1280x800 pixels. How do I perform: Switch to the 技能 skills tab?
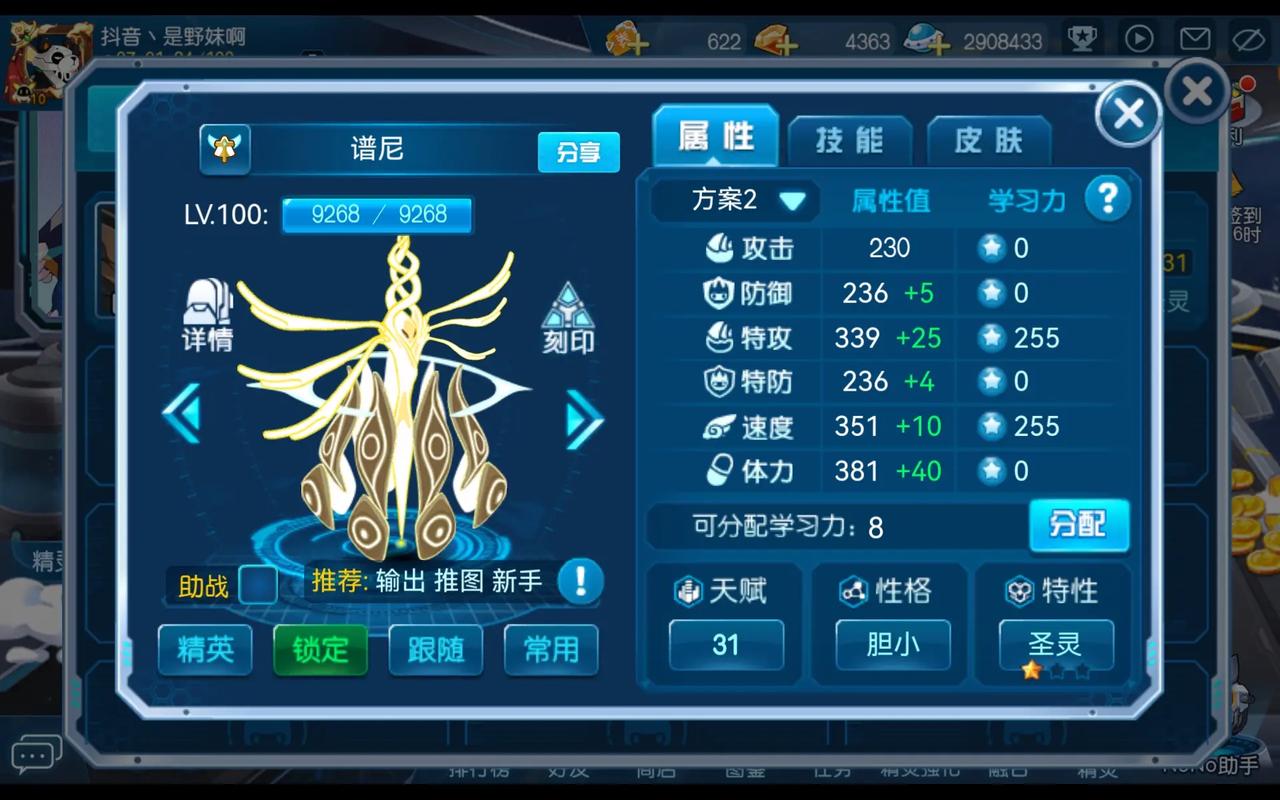(851, 141)
